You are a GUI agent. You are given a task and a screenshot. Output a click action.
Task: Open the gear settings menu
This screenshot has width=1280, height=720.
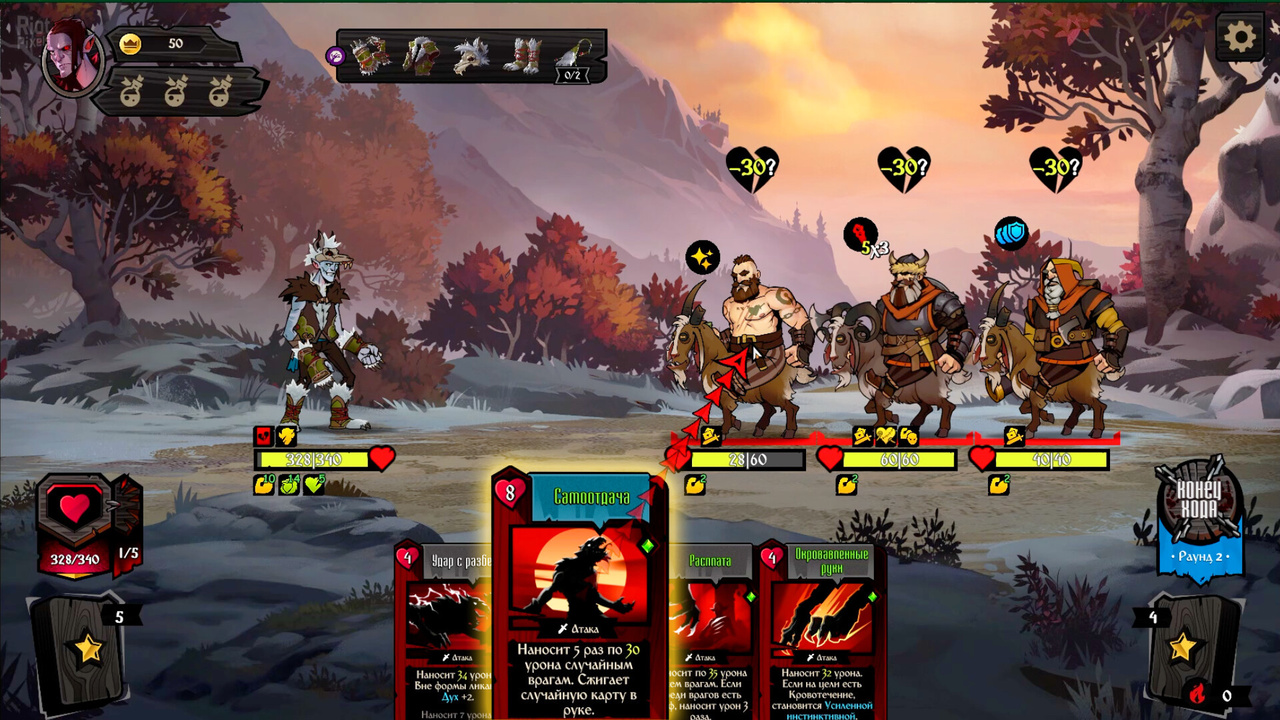click(x=1240, y=38)
